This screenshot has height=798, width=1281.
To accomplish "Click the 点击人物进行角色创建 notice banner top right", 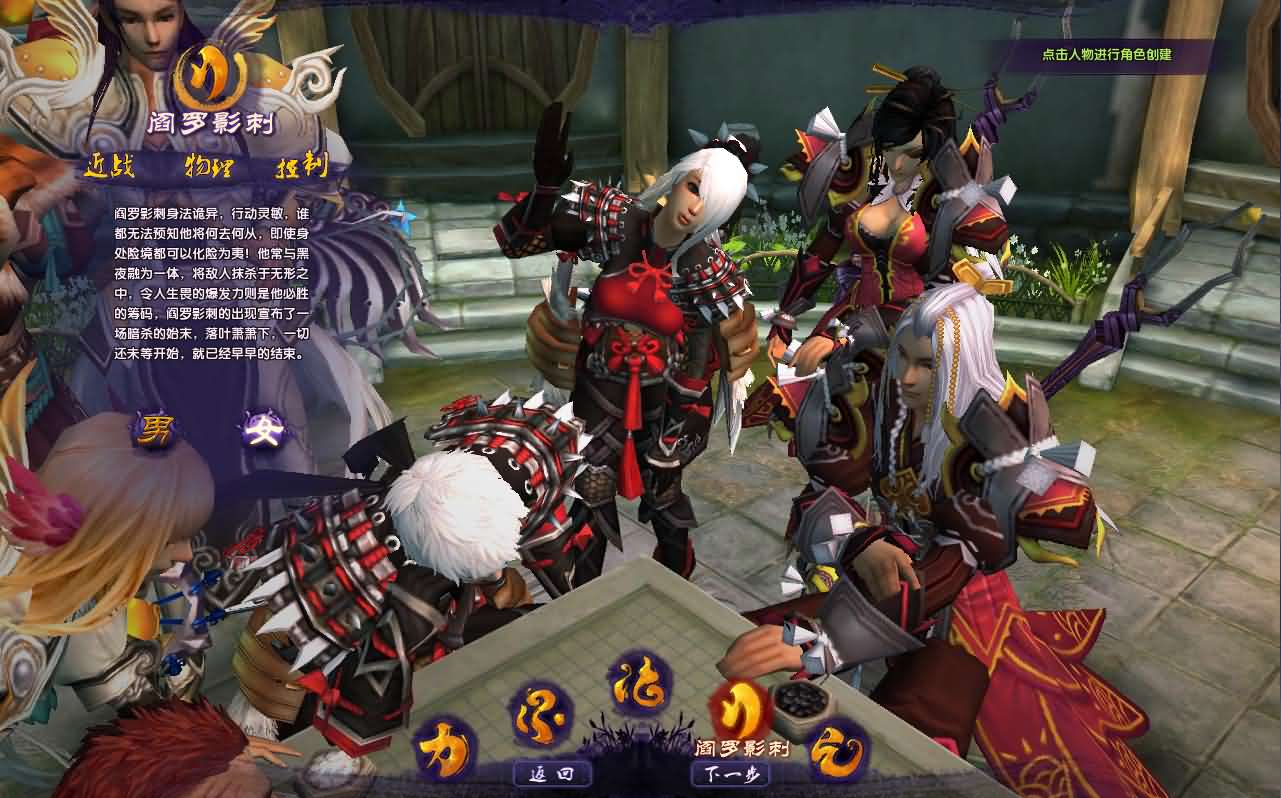I will 1106,56.
